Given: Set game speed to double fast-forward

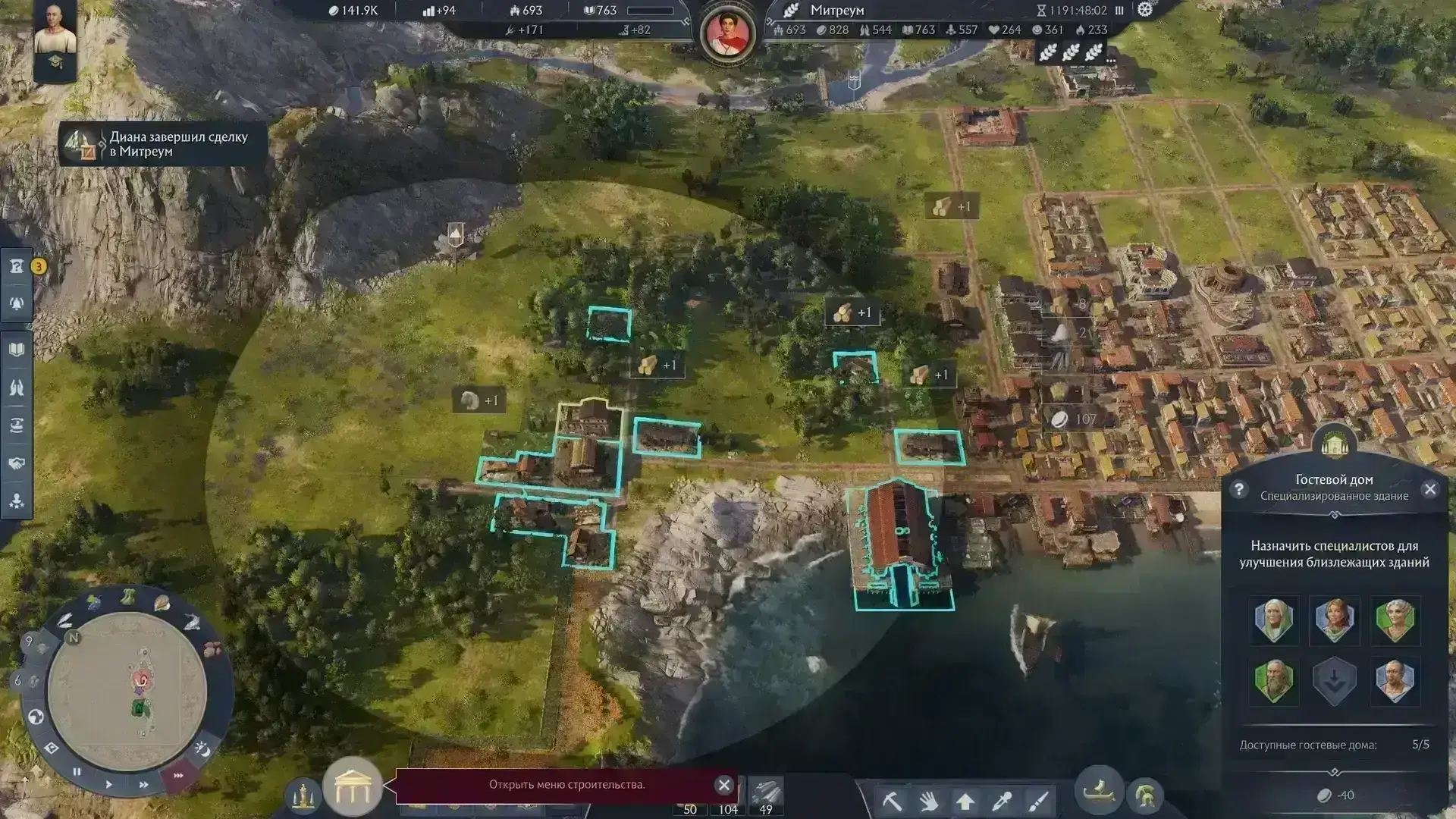Looking at the screenshot, I should click(143, 785).
